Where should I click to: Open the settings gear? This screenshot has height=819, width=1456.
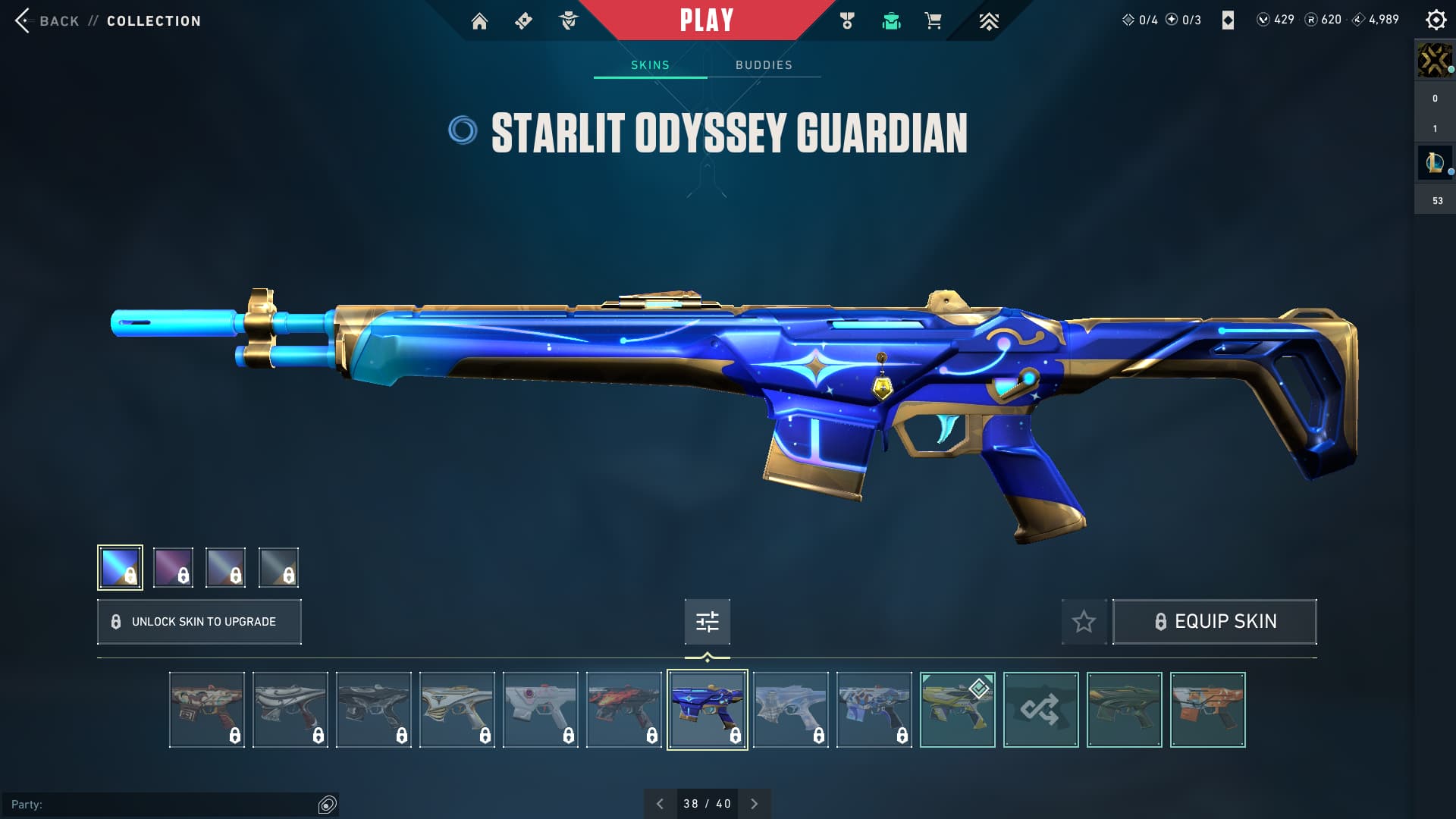coord(1436,20)
